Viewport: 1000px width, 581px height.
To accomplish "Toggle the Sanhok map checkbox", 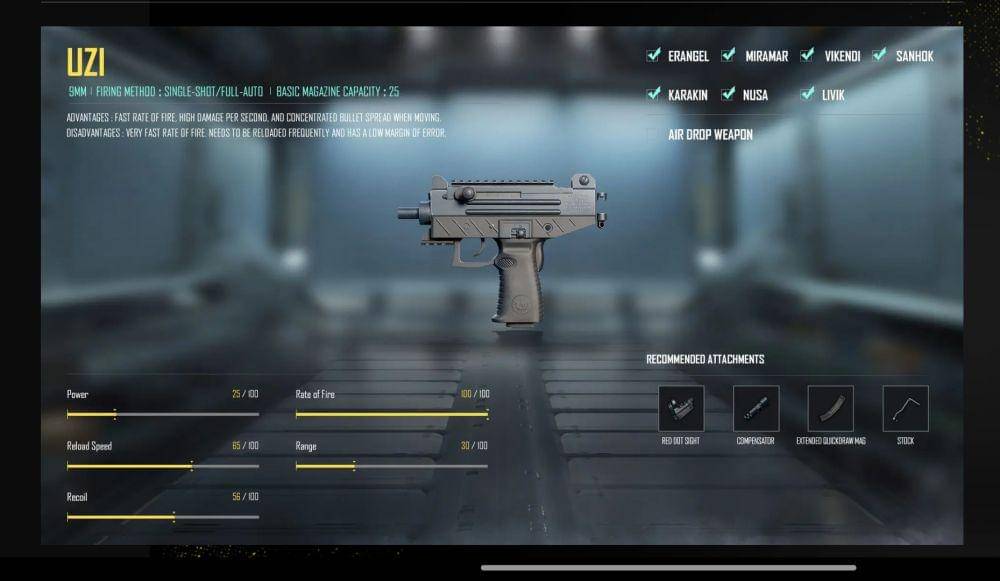I will point(880,56).
